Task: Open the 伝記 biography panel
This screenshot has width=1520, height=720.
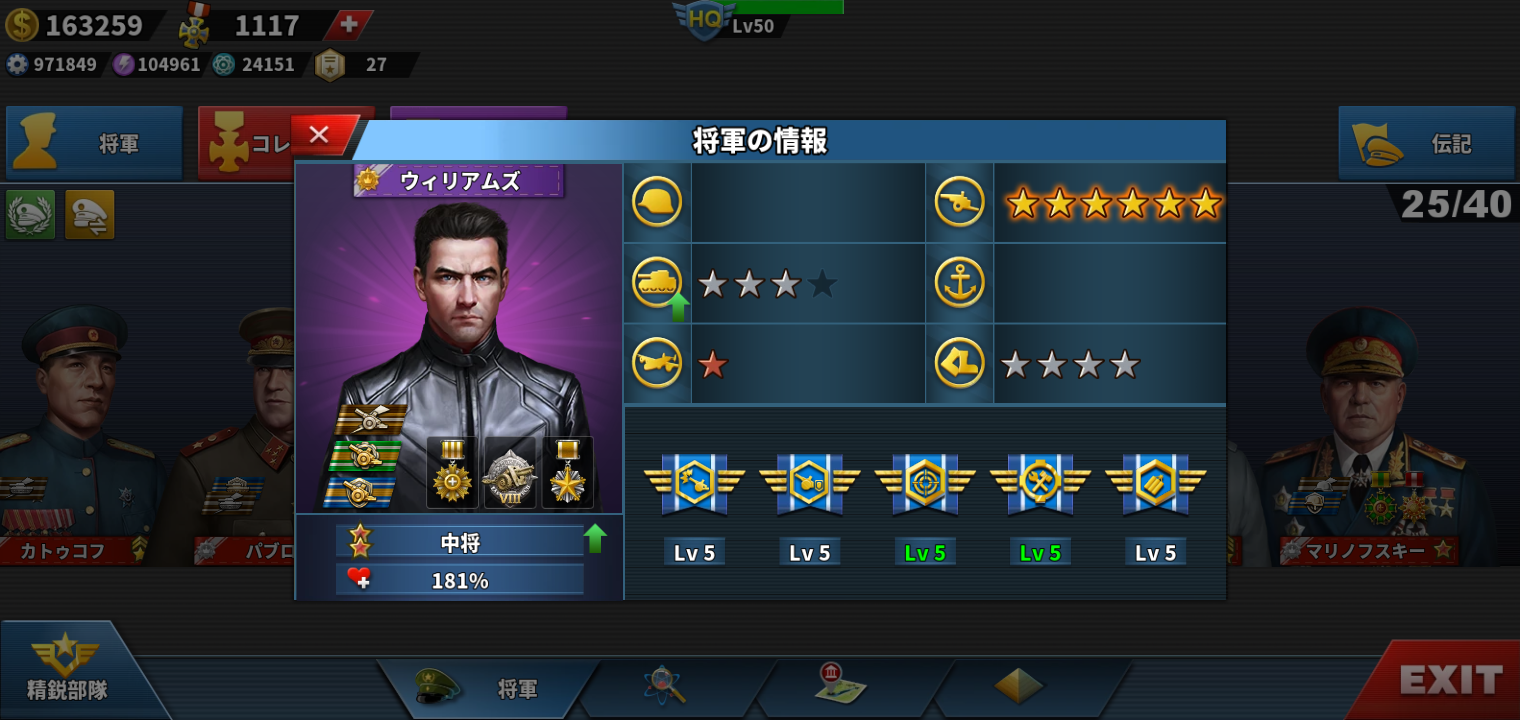Action: (1425, 143)
